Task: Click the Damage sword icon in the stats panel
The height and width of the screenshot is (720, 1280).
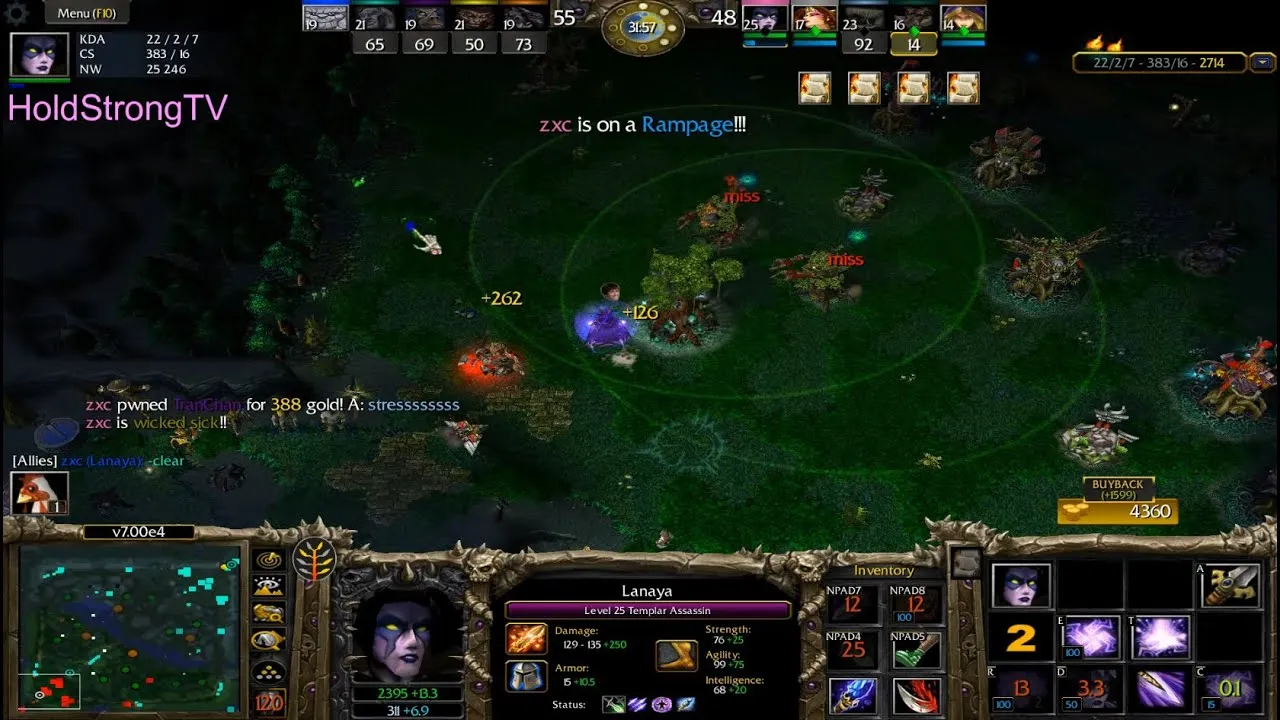Action: 528,639
